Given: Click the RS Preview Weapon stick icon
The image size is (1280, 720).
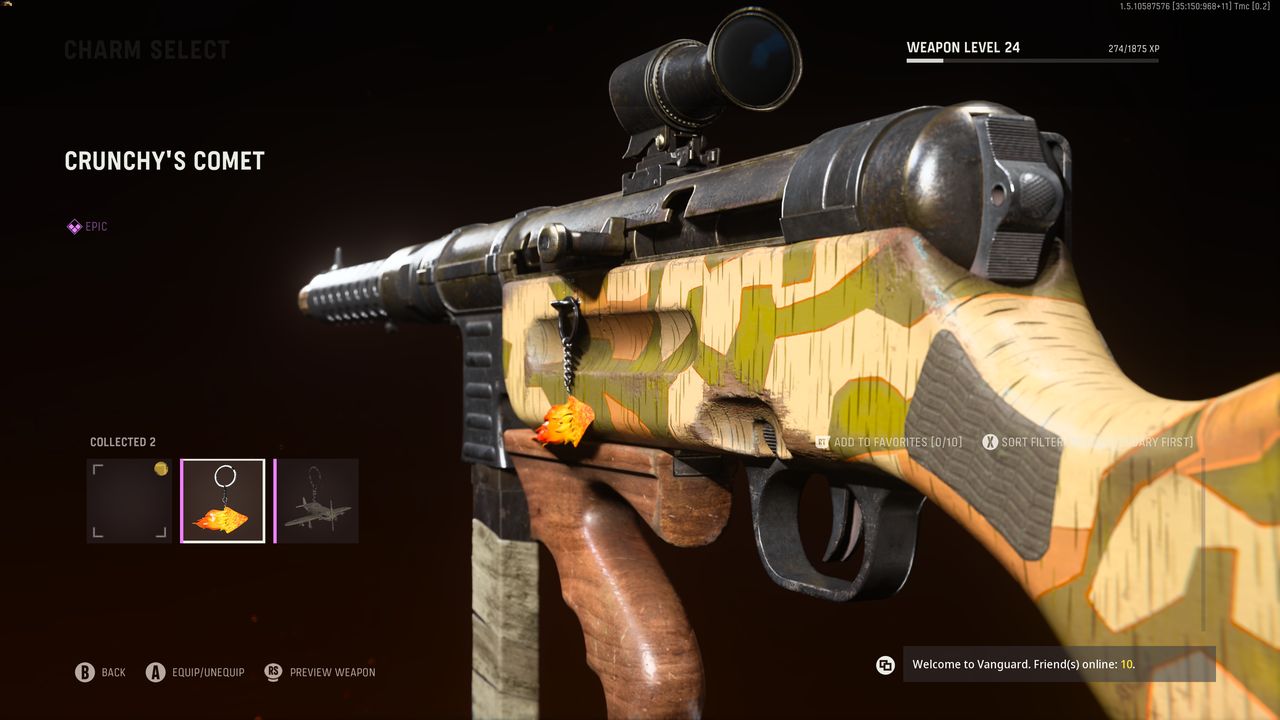Looking at the screenshot, I should point(271,672).
